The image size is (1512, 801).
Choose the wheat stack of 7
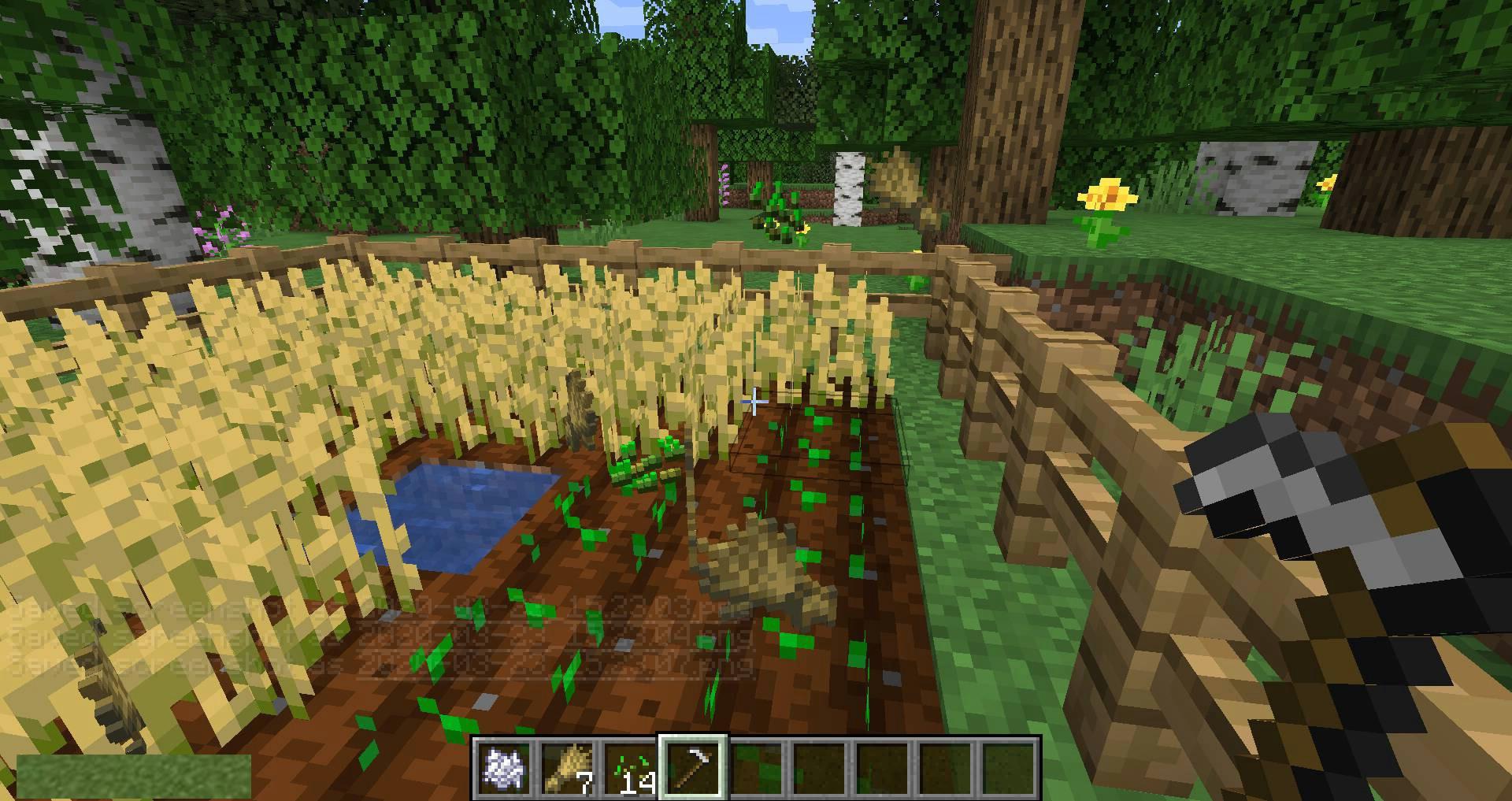click(x=567, y=768)
